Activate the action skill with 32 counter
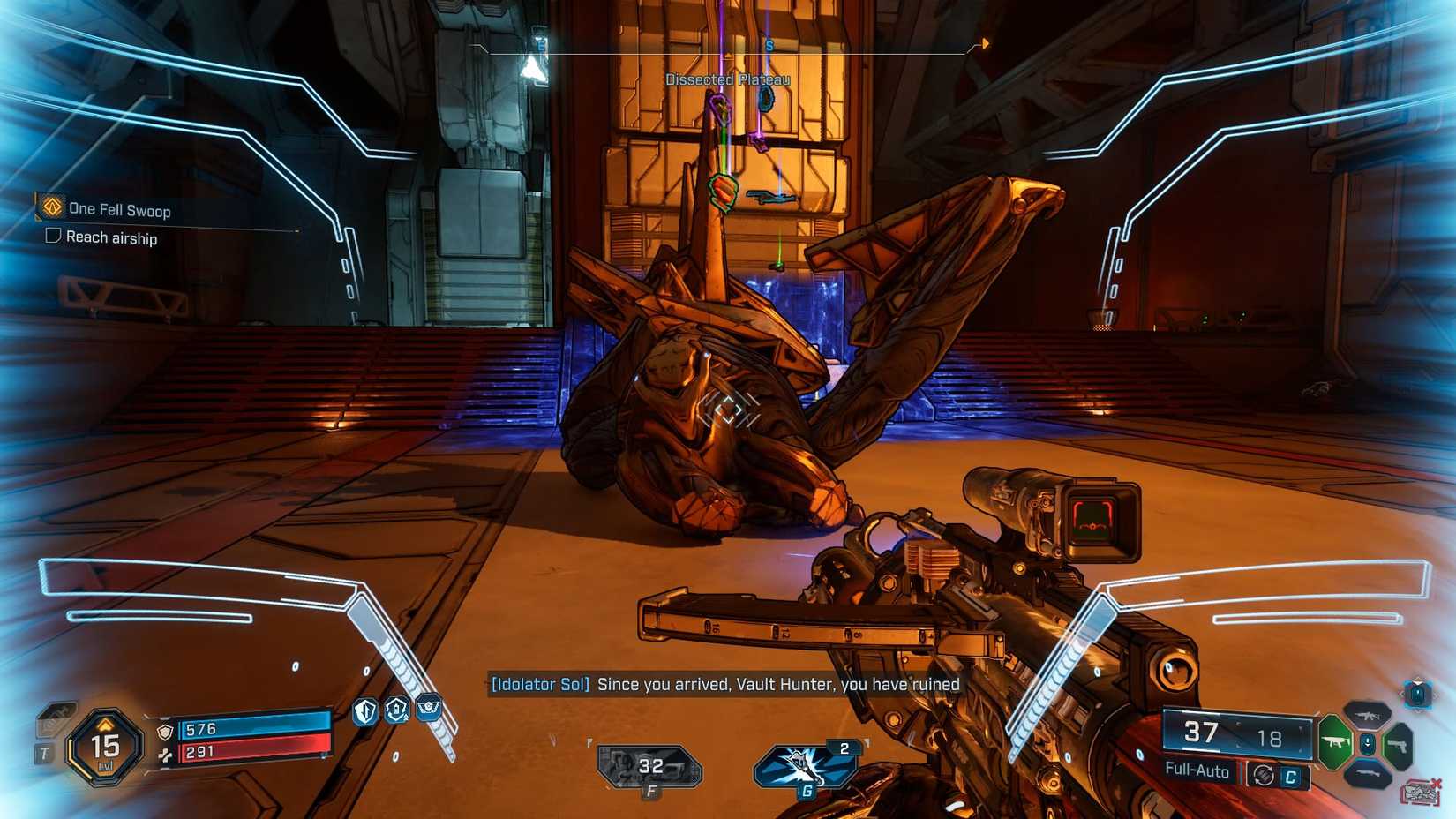Image resolution: width=1456 pixels, height=819 pixels. 649,766
